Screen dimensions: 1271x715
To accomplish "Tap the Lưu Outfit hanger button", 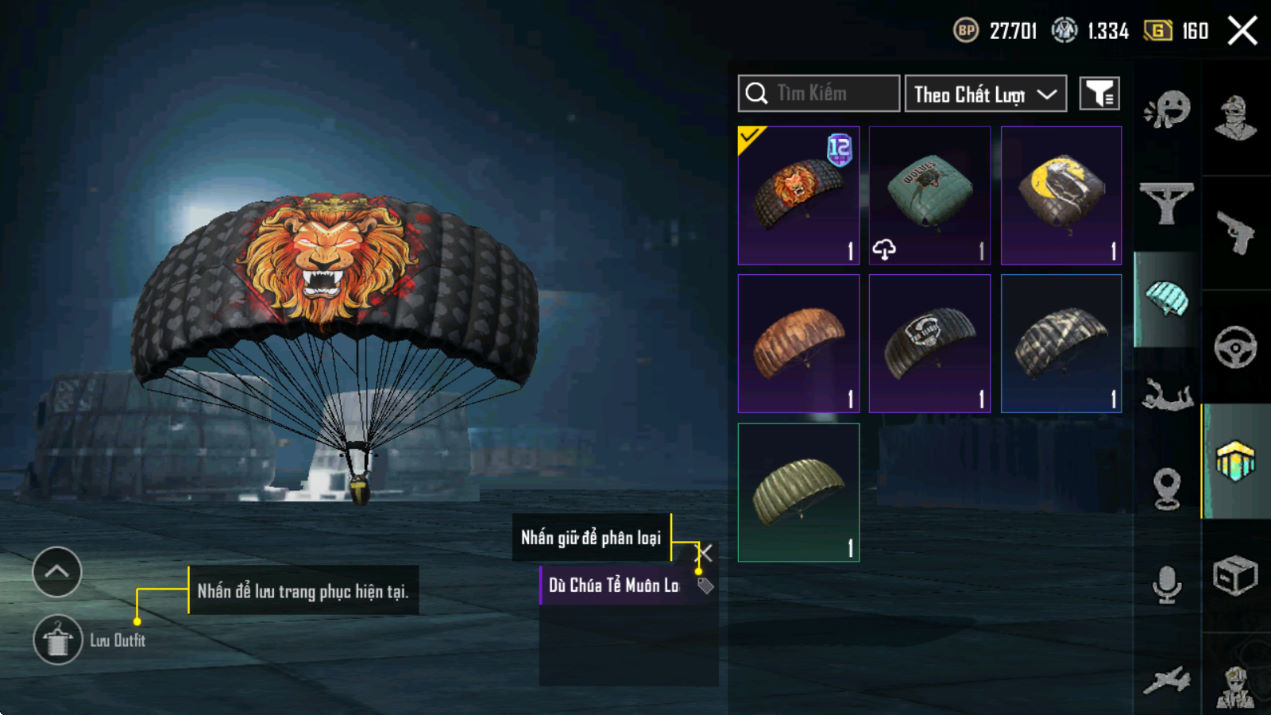I will 57,640.
